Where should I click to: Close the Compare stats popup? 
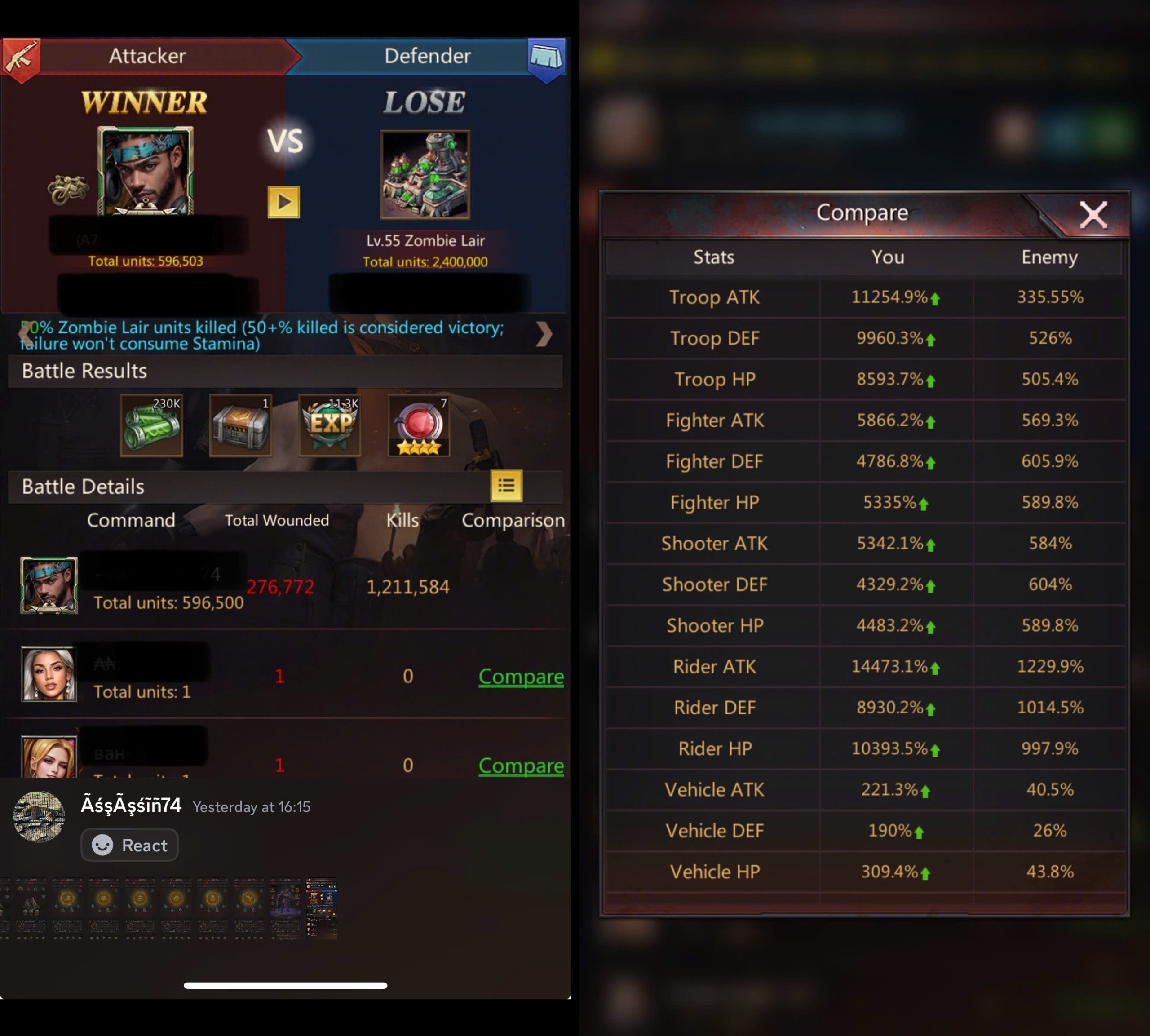click(x=1092, y=215)
